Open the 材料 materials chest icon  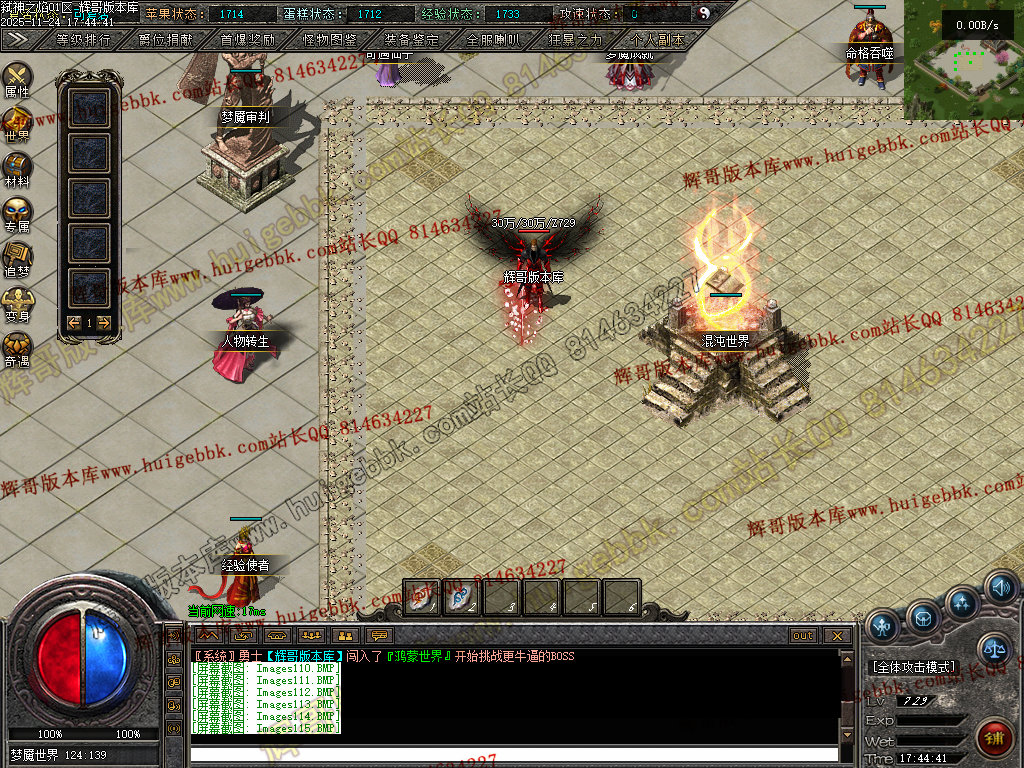(x=17, y=168)
